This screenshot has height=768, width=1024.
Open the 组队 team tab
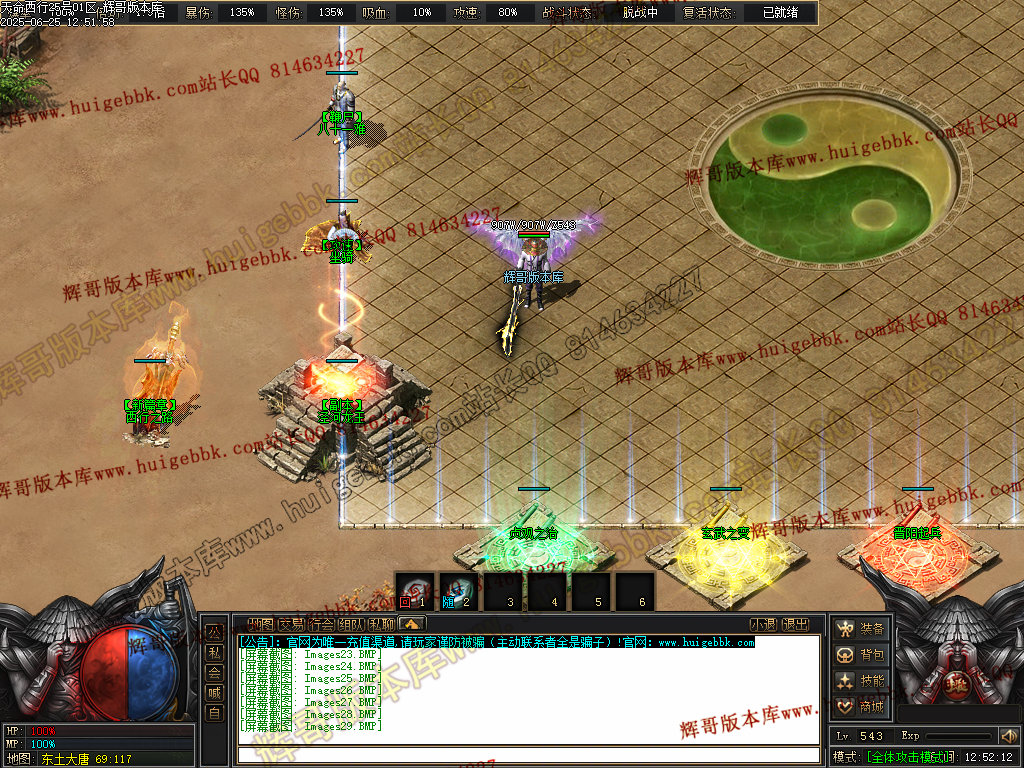(x=351, y=624)
